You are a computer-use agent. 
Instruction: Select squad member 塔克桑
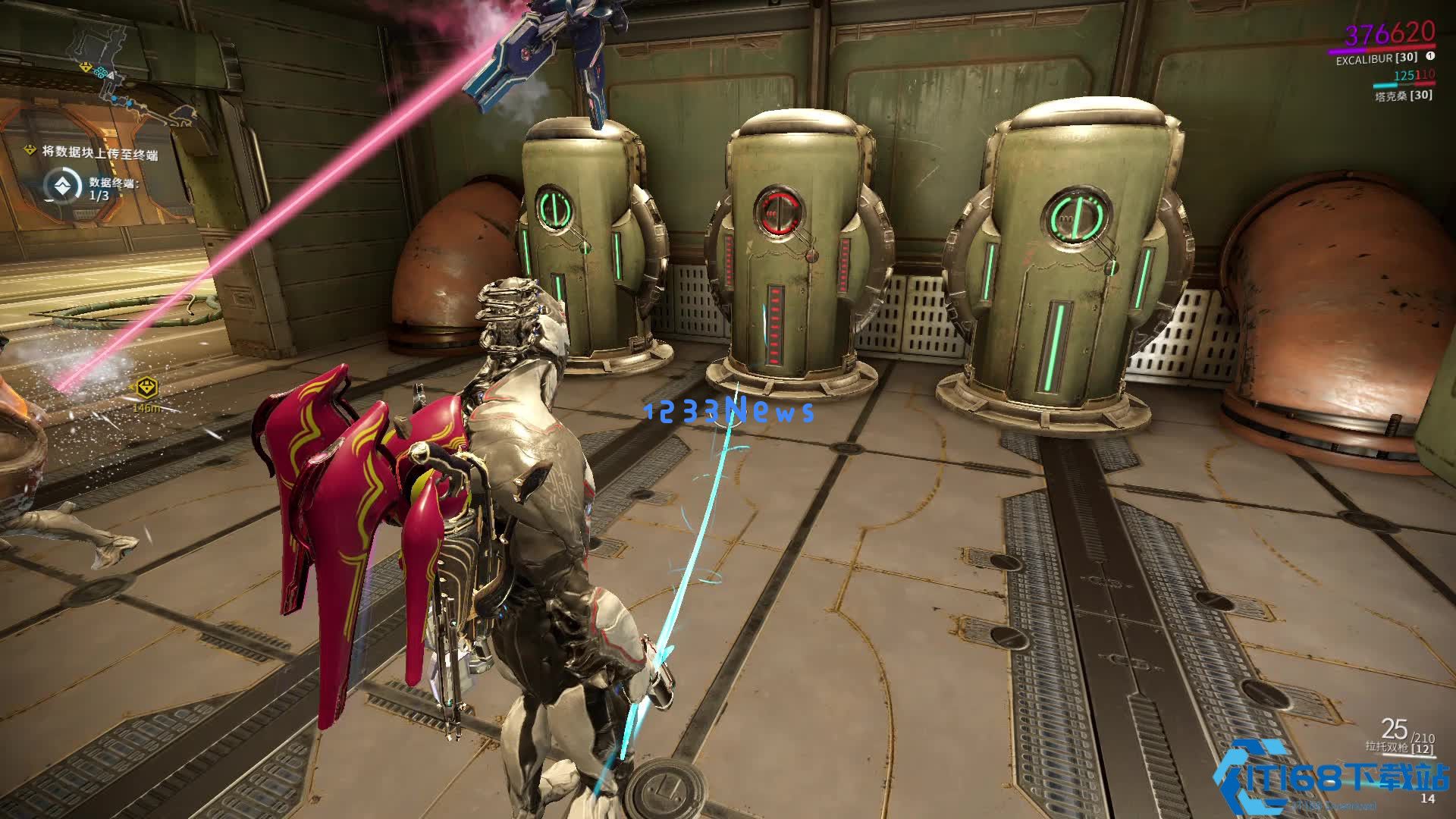(x=1403, y=96)
